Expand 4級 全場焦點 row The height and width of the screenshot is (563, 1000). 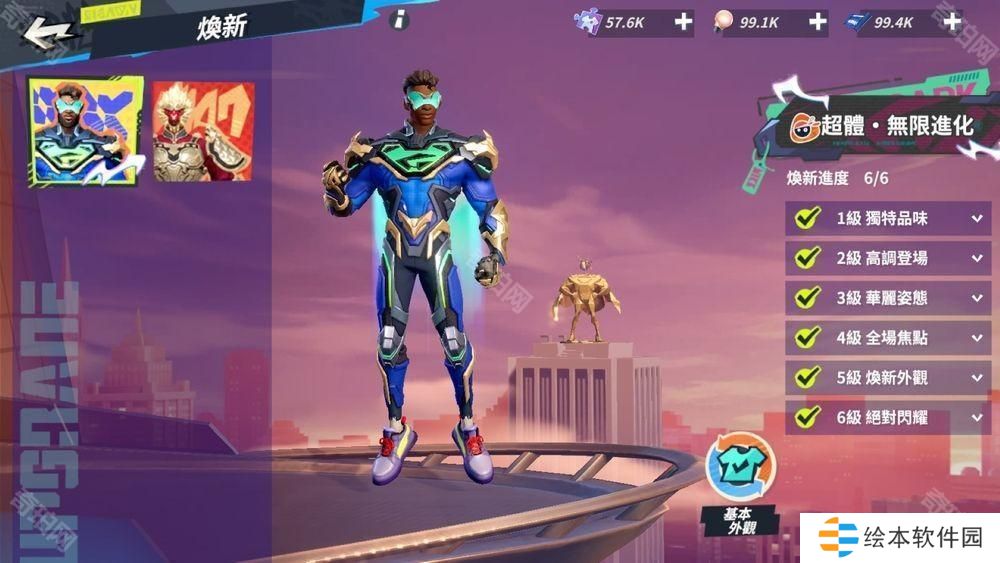[976, 338]
